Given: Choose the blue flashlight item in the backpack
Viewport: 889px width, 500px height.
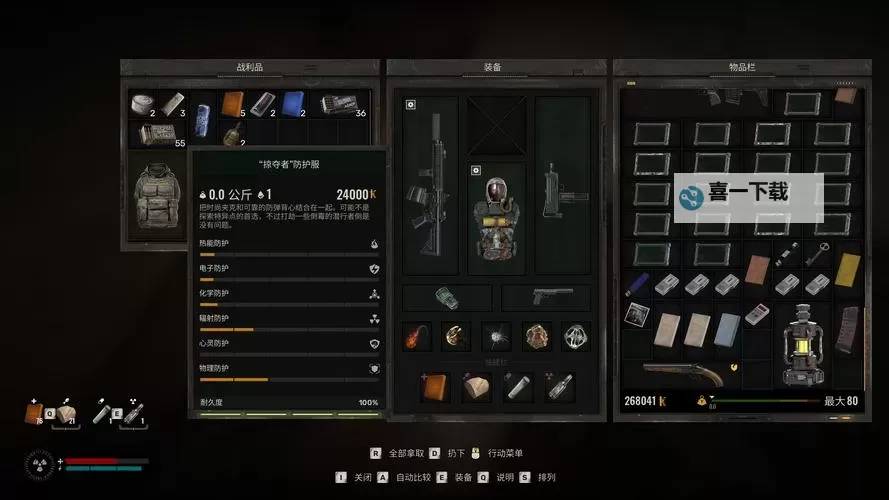Looking at the screenshot, I should coord(637,284).
